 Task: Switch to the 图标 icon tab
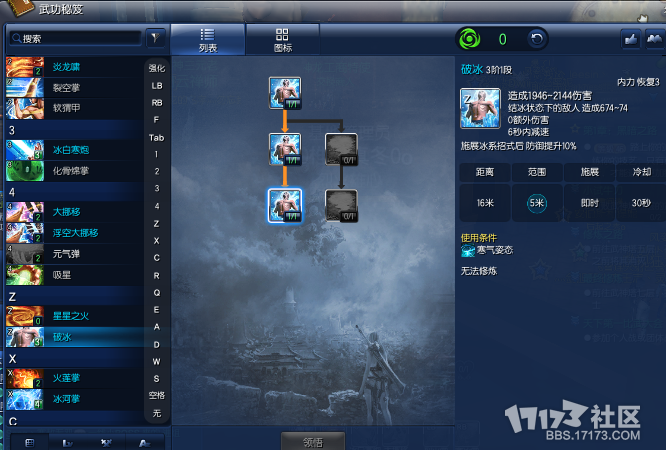(283, 39)
